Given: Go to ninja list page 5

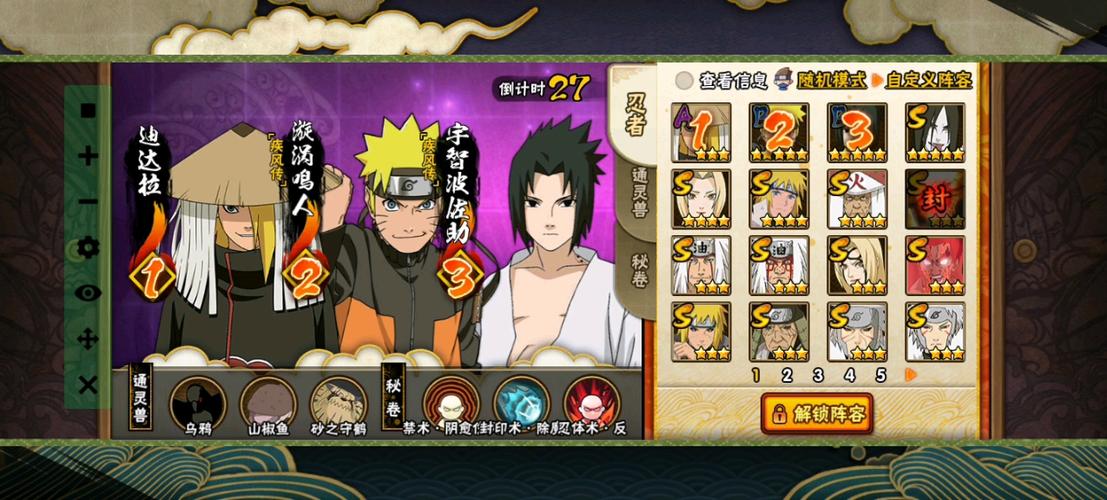Looking at the screenshot, I should (x=881, y=376).
